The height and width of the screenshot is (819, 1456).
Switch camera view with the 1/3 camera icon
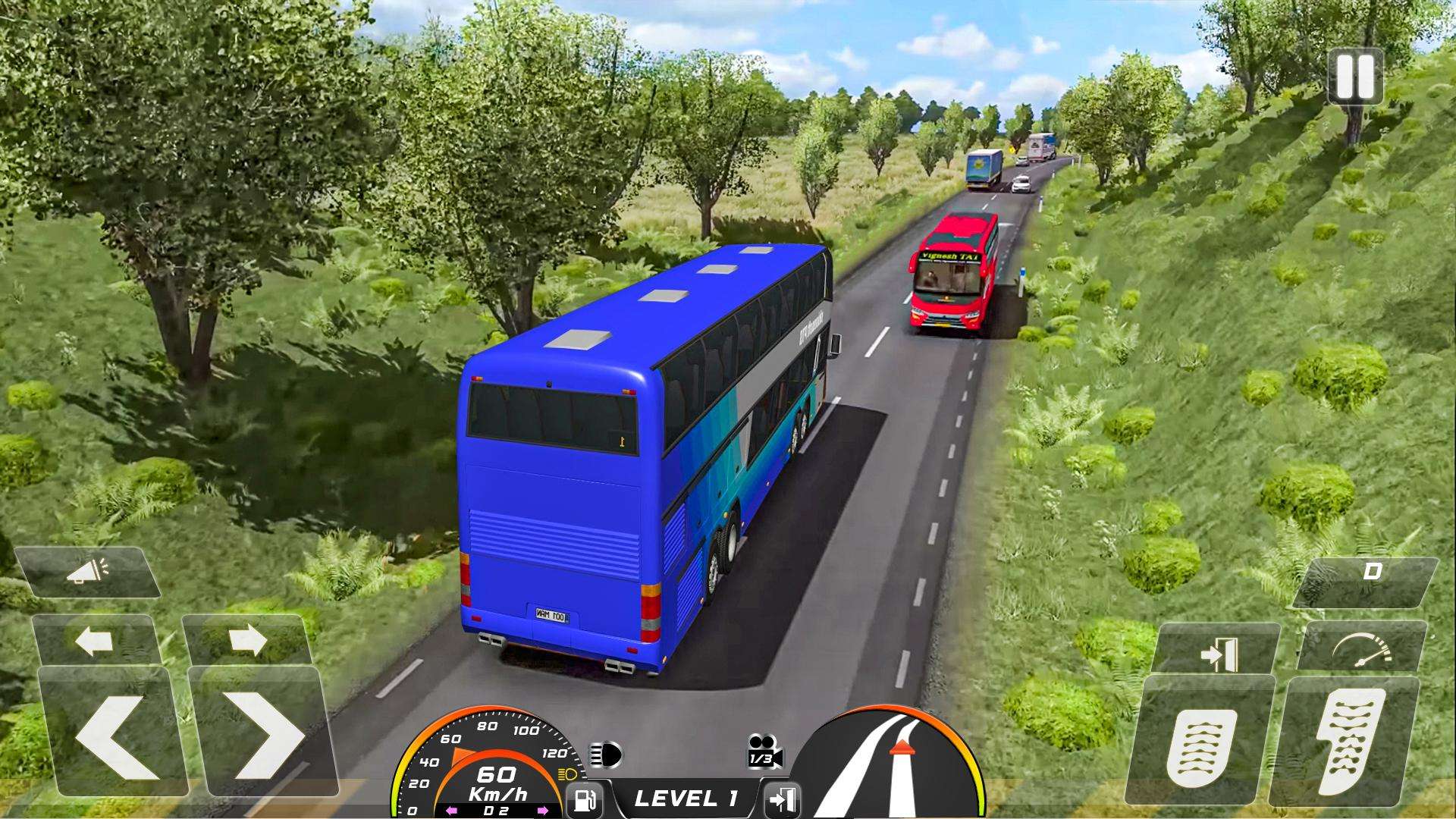click(763, 752)
